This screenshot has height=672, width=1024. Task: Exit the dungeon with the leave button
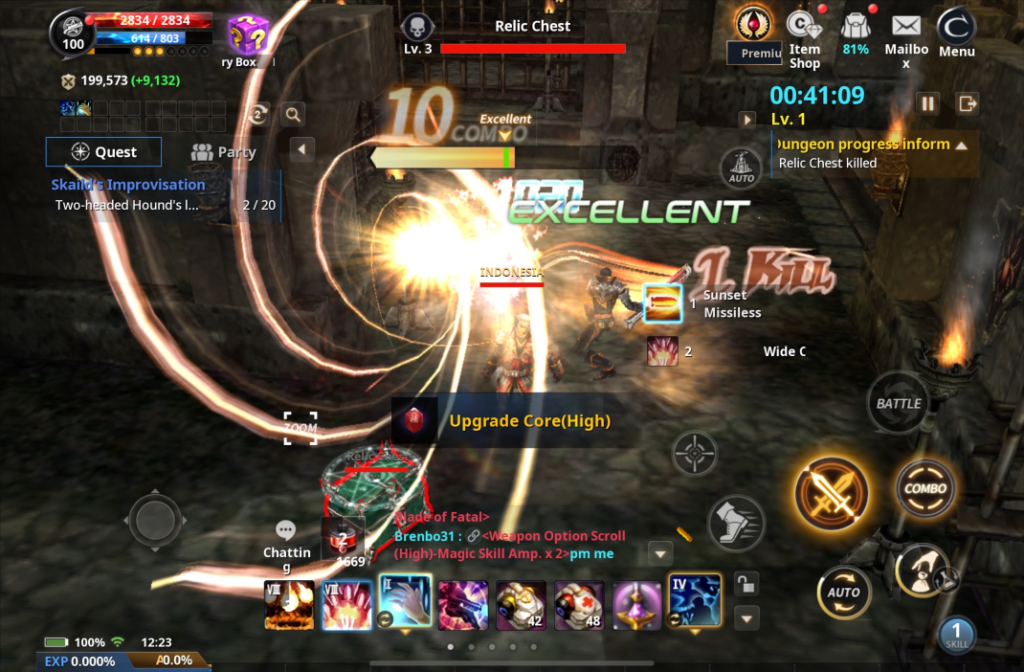click(967, 103)
